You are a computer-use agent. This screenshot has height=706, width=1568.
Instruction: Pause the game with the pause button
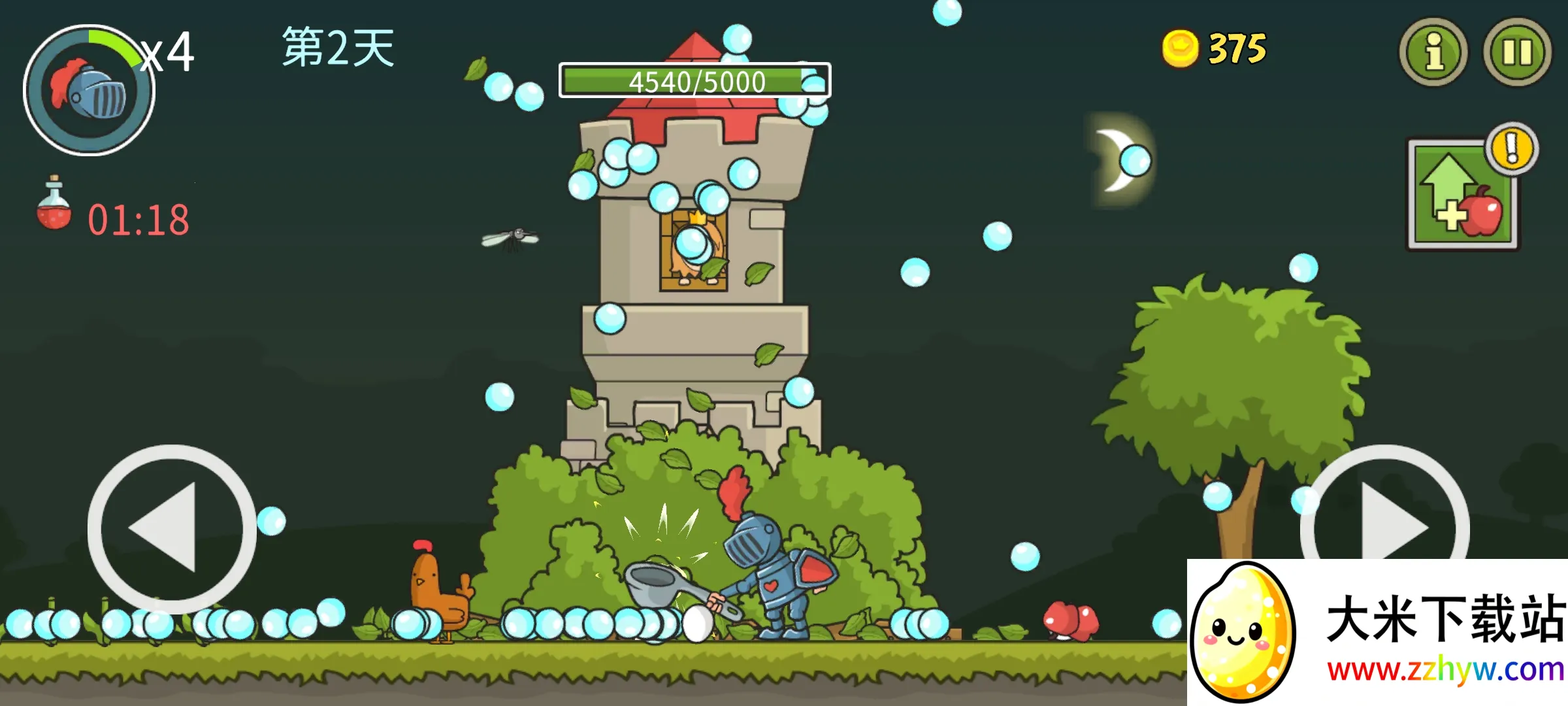(x=1517, y=52)
